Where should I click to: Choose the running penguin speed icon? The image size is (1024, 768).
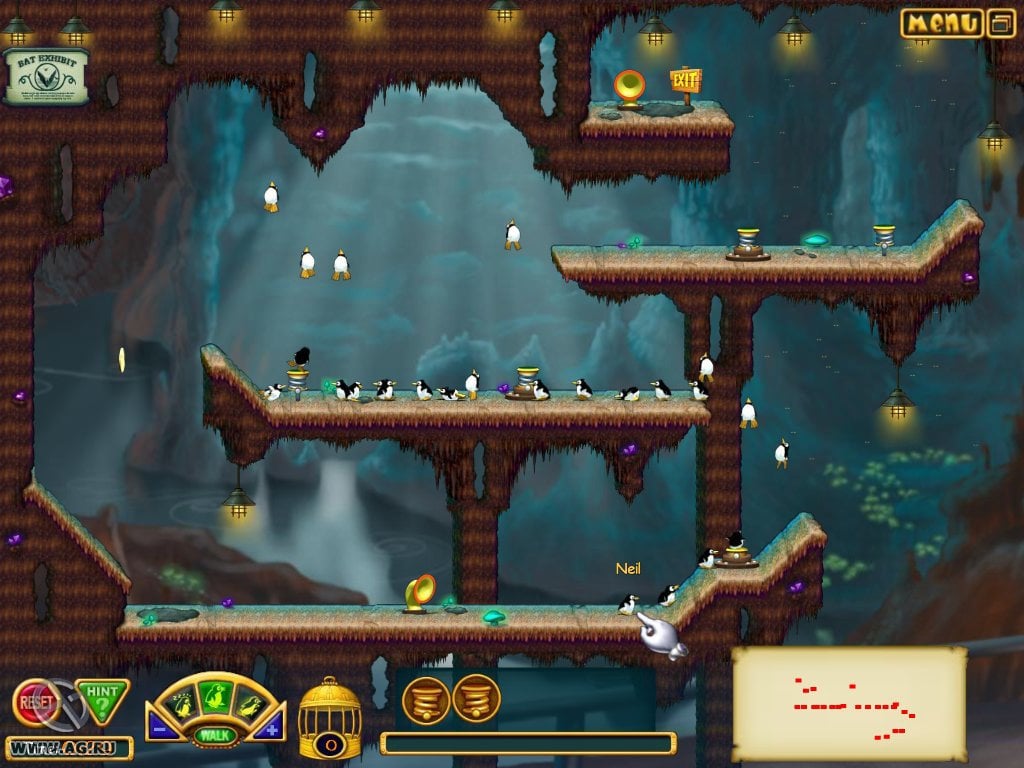tap(249, 703)
